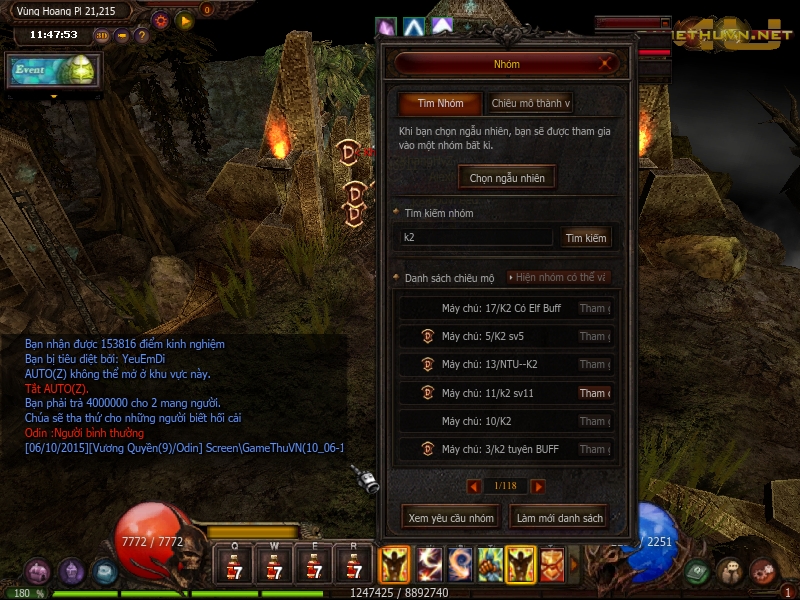Click the Tìm kiếm search button

pyautogui.click(x=586, y=238)
